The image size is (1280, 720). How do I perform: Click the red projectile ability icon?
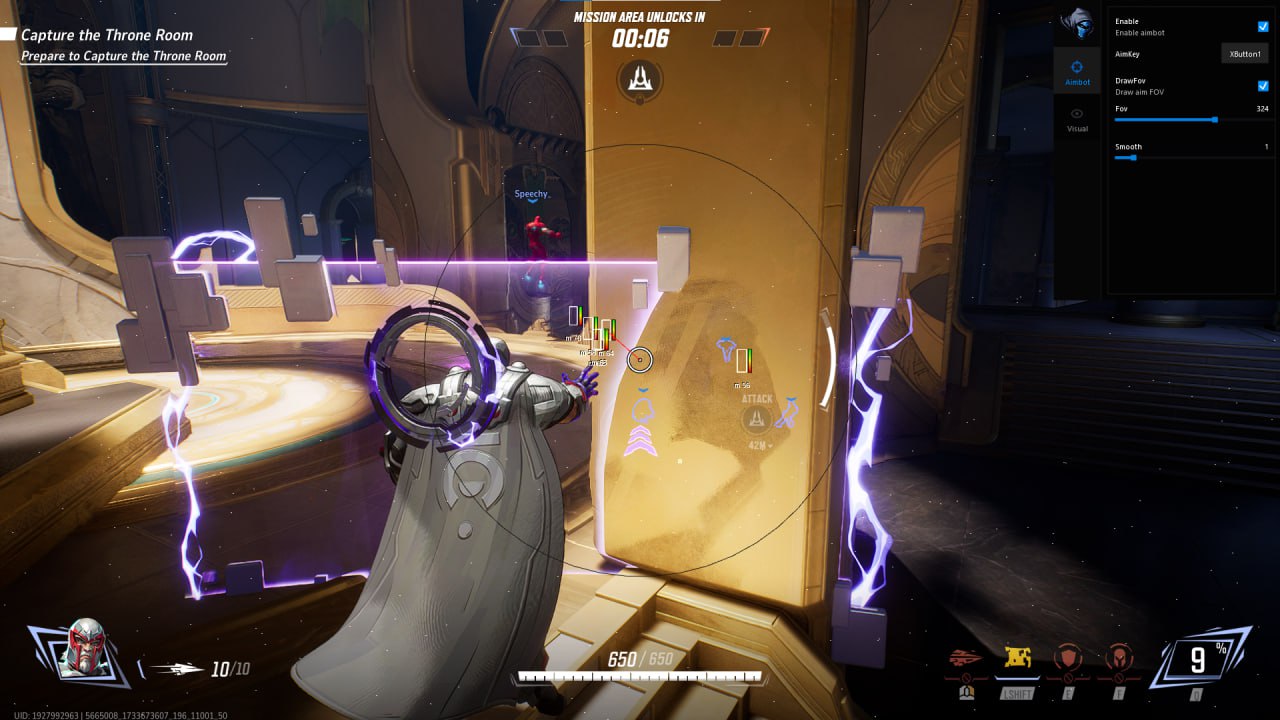point(967,659)
